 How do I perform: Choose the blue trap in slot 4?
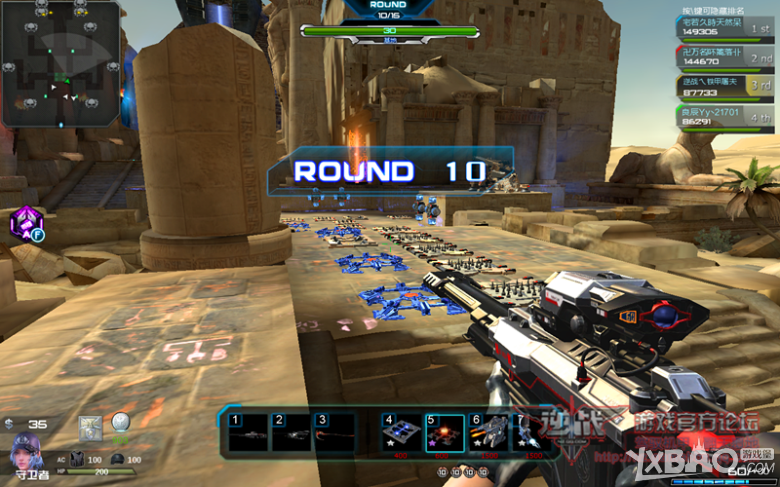[x=400, y=433]
